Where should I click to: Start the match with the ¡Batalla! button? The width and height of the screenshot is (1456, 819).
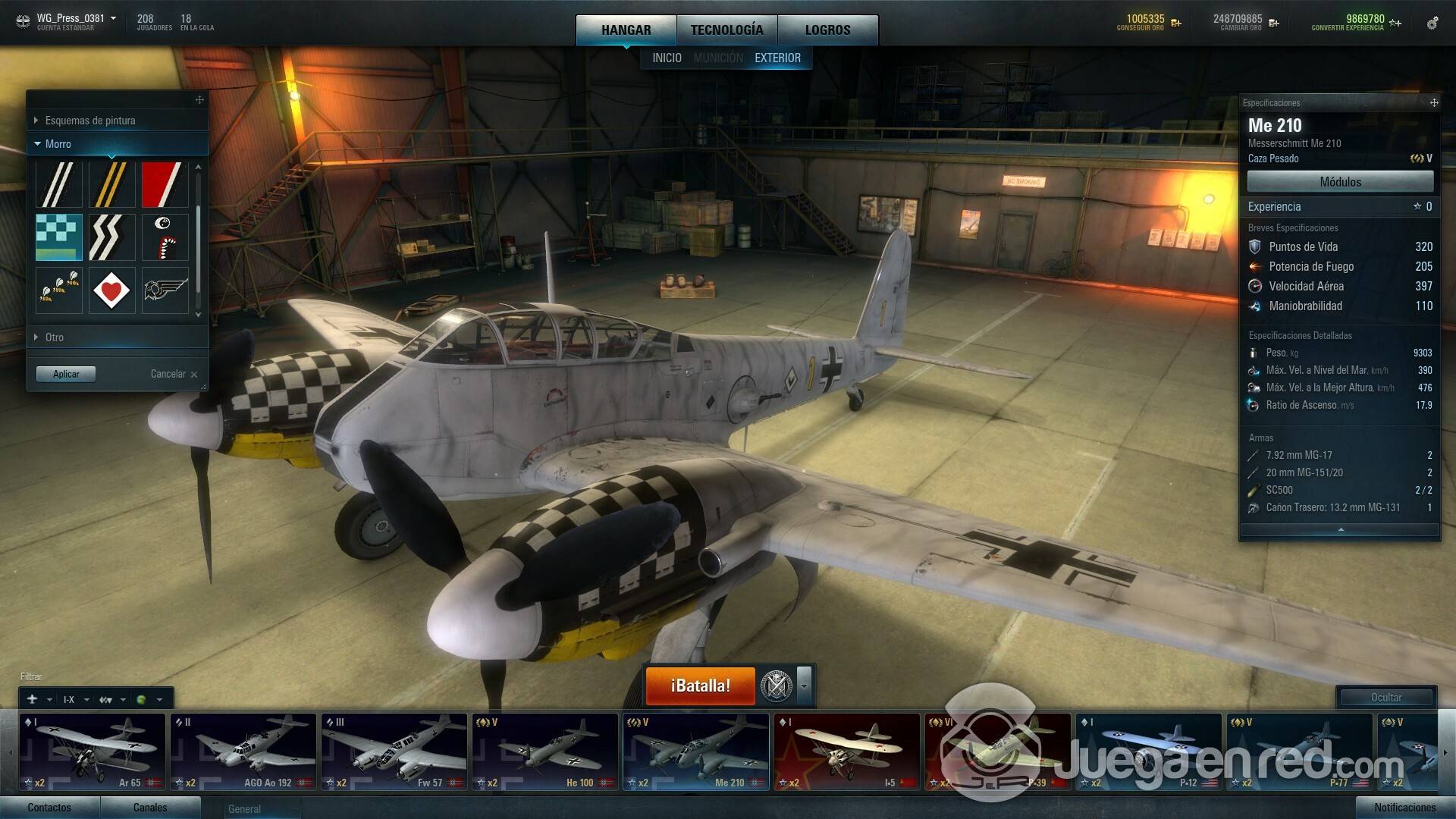700,686
